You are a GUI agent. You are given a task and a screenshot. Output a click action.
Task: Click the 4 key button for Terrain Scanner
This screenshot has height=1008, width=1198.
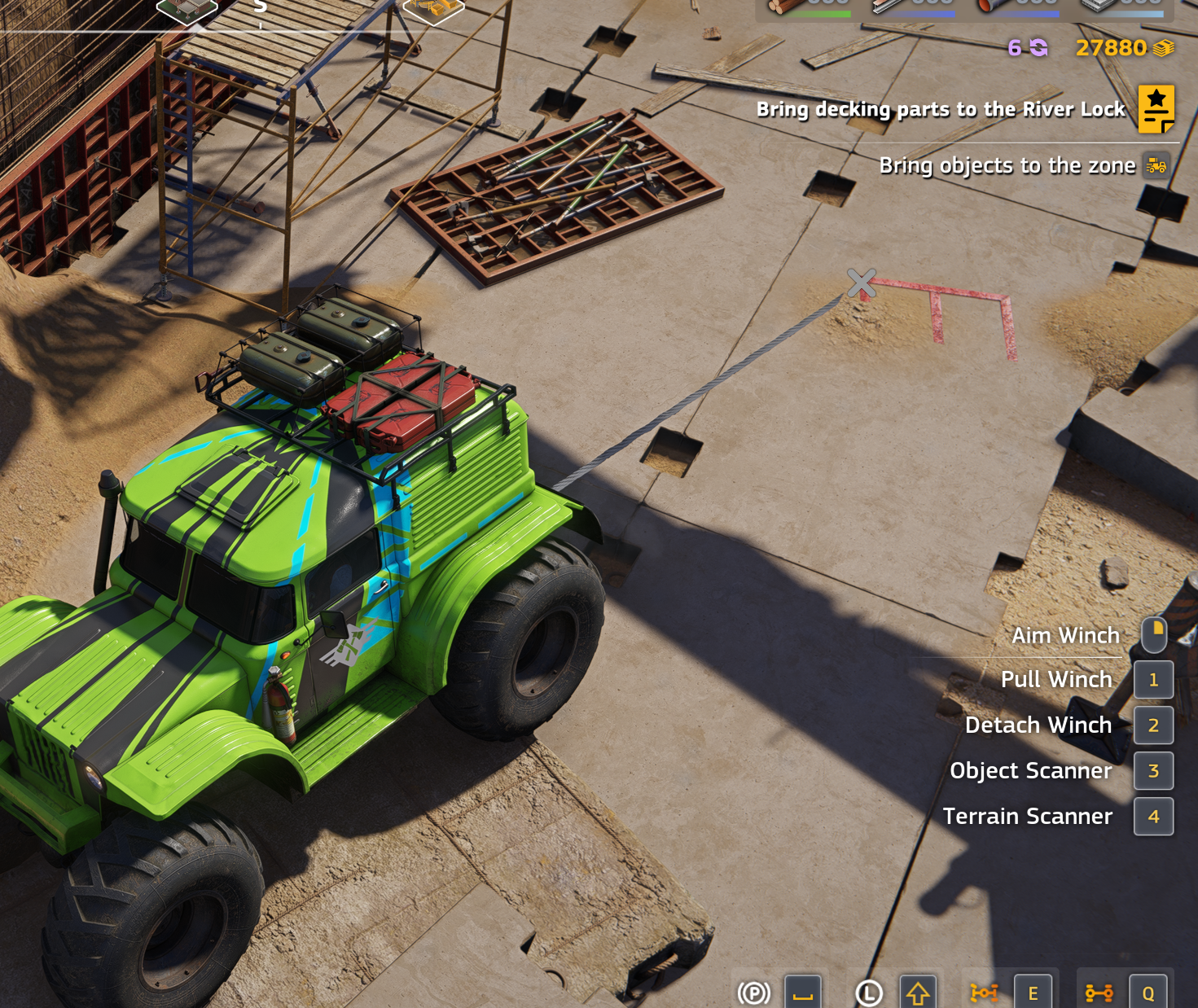[x=1153, y=817]
